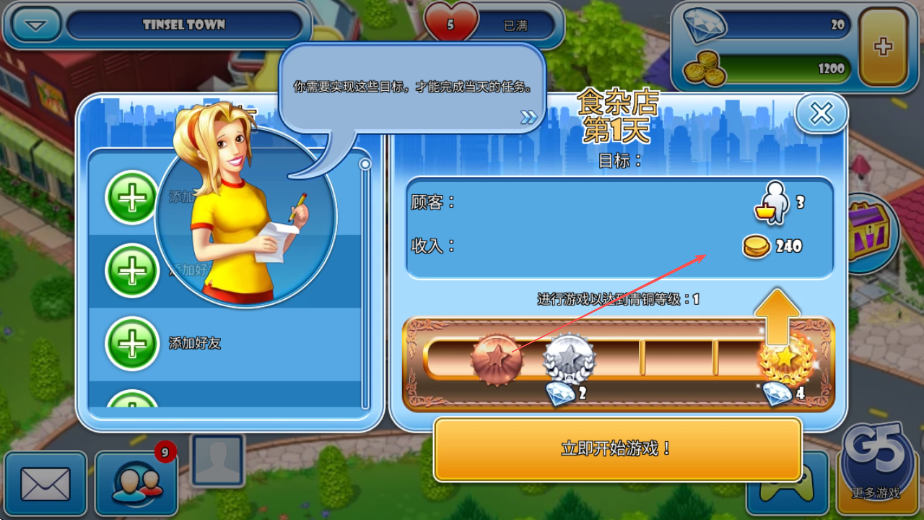924x520 pixels.
Task: Click the empty avatar portrait slot
Action: click(x=218, y=460)
